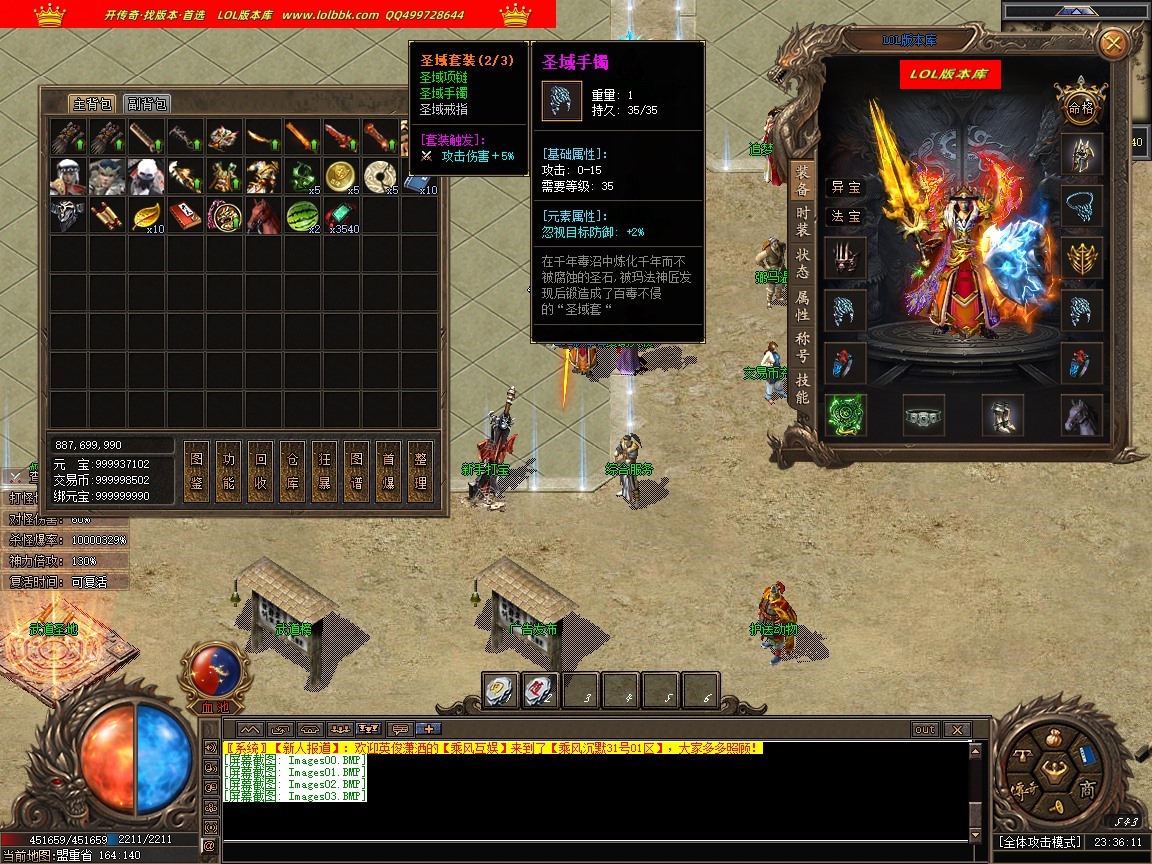Click the chat panel's out button
The height and width of the screenshot is (864, 1152).
925,730
